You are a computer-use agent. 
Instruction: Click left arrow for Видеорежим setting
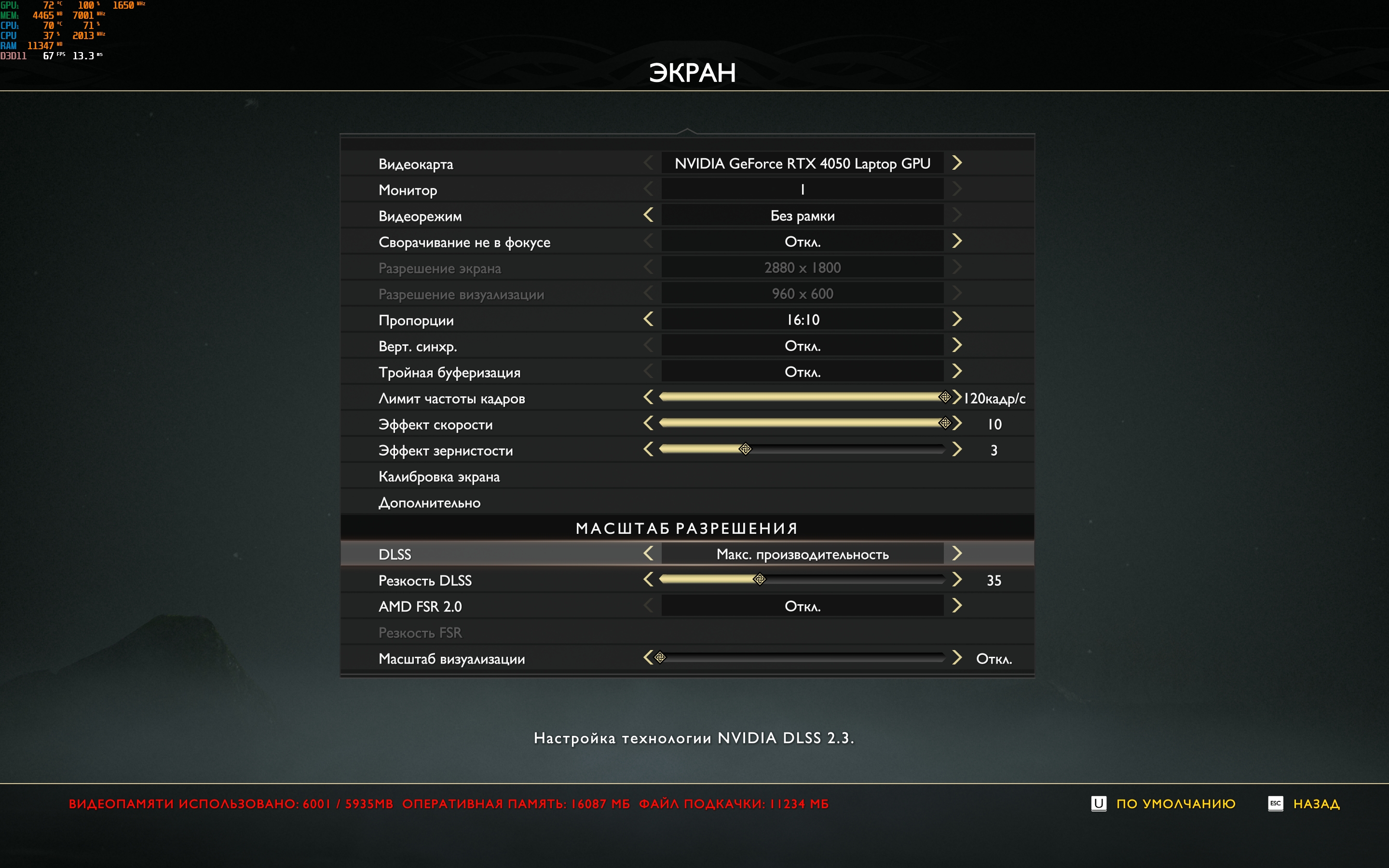coord(649,215)
